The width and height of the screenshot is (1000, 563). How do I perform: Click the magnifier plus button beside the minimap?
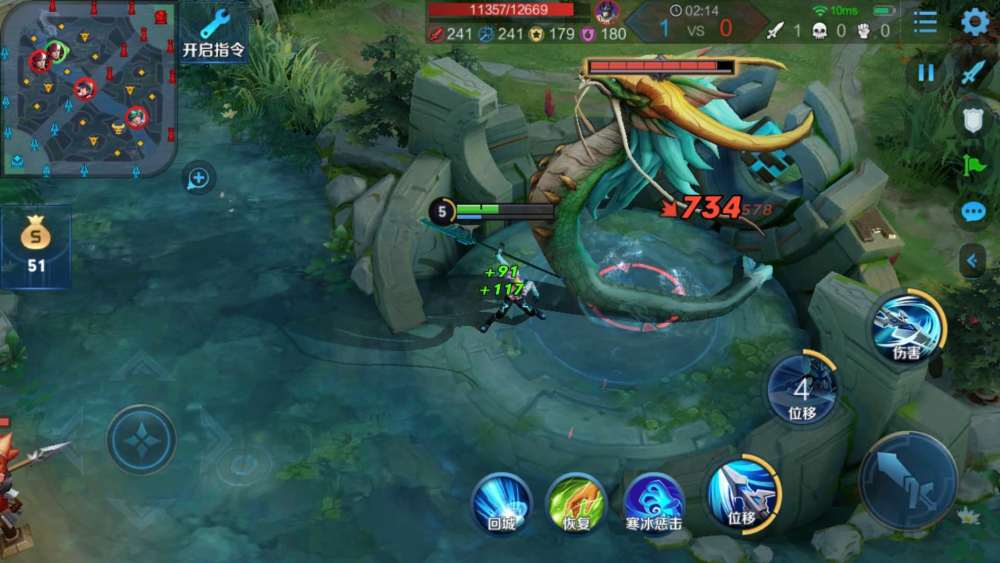click(x=198, y=179)
